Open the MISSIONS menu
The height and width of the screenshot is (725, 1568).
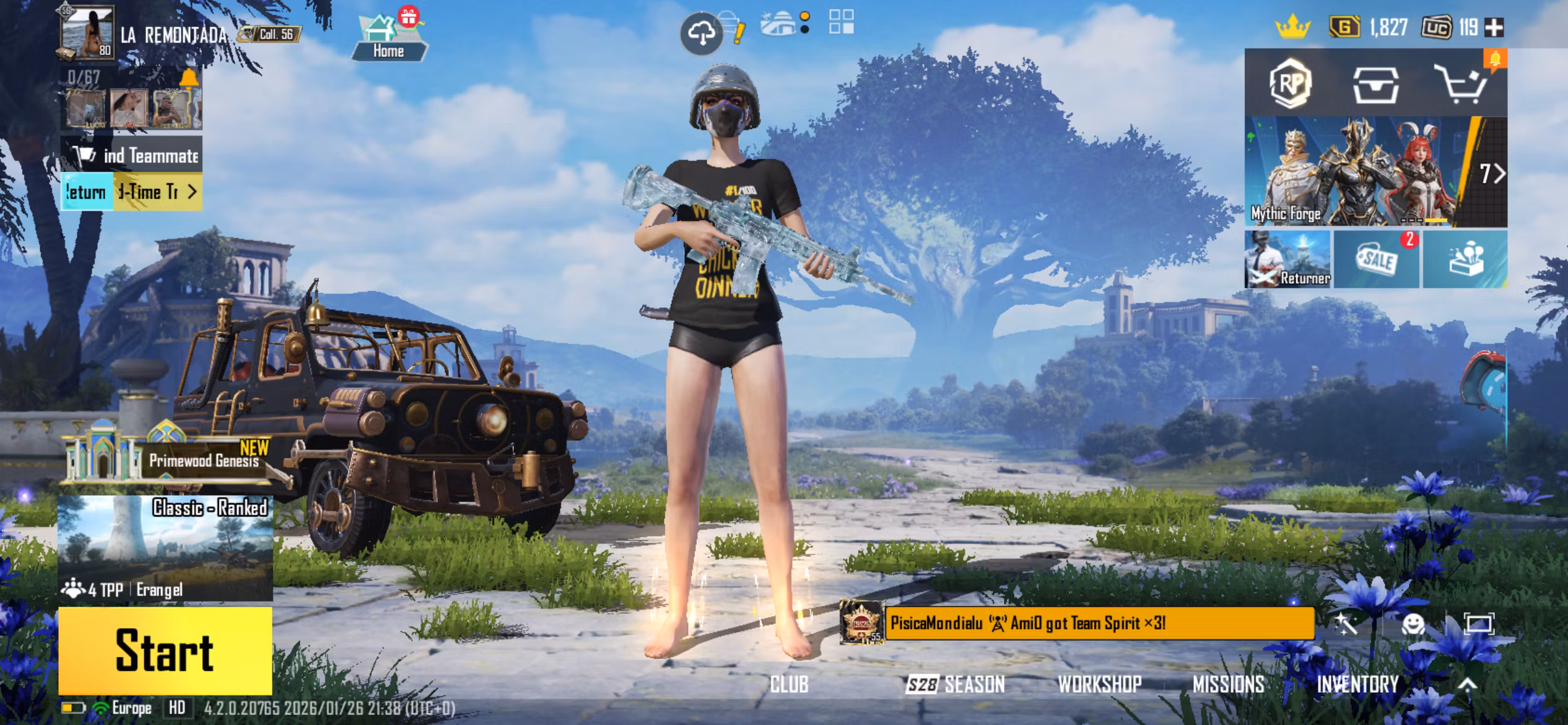tap(1228, 684)
